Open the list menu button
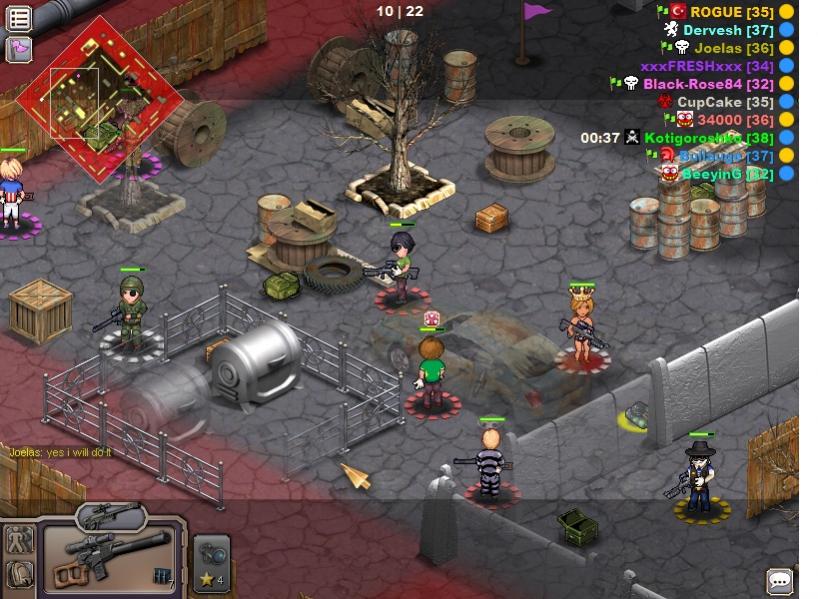 [19, 18]
